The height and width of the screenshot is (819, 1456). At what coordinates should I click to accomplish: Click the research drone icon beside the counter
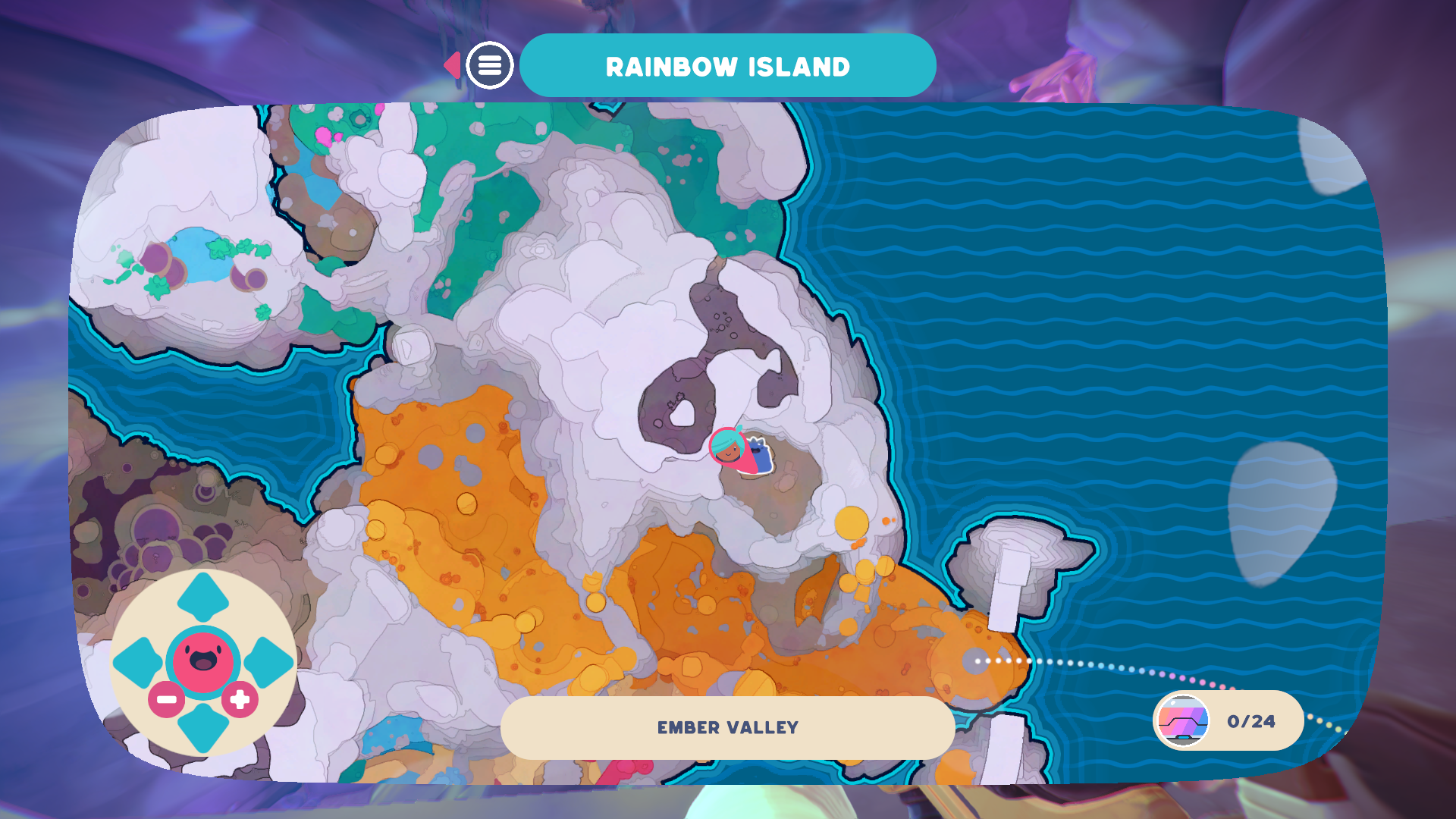[x=1180, y=721]
